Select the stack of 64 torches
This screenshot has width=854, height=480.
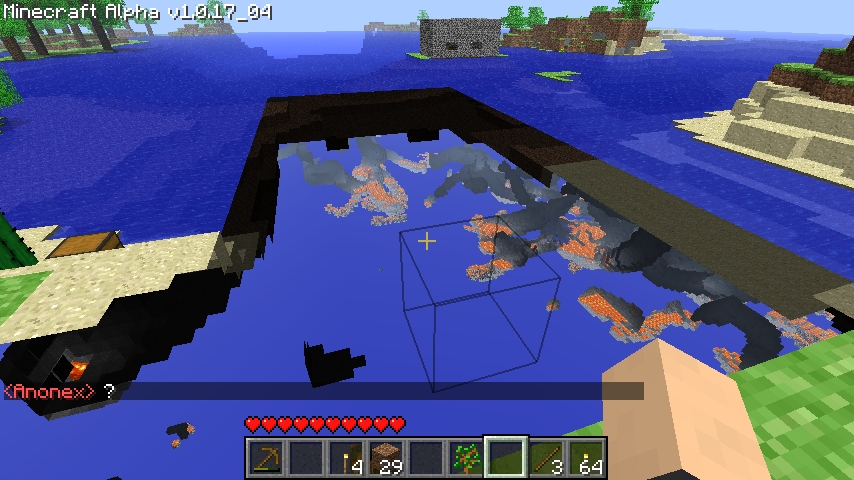pyautogui.click(x=586, y=458)
